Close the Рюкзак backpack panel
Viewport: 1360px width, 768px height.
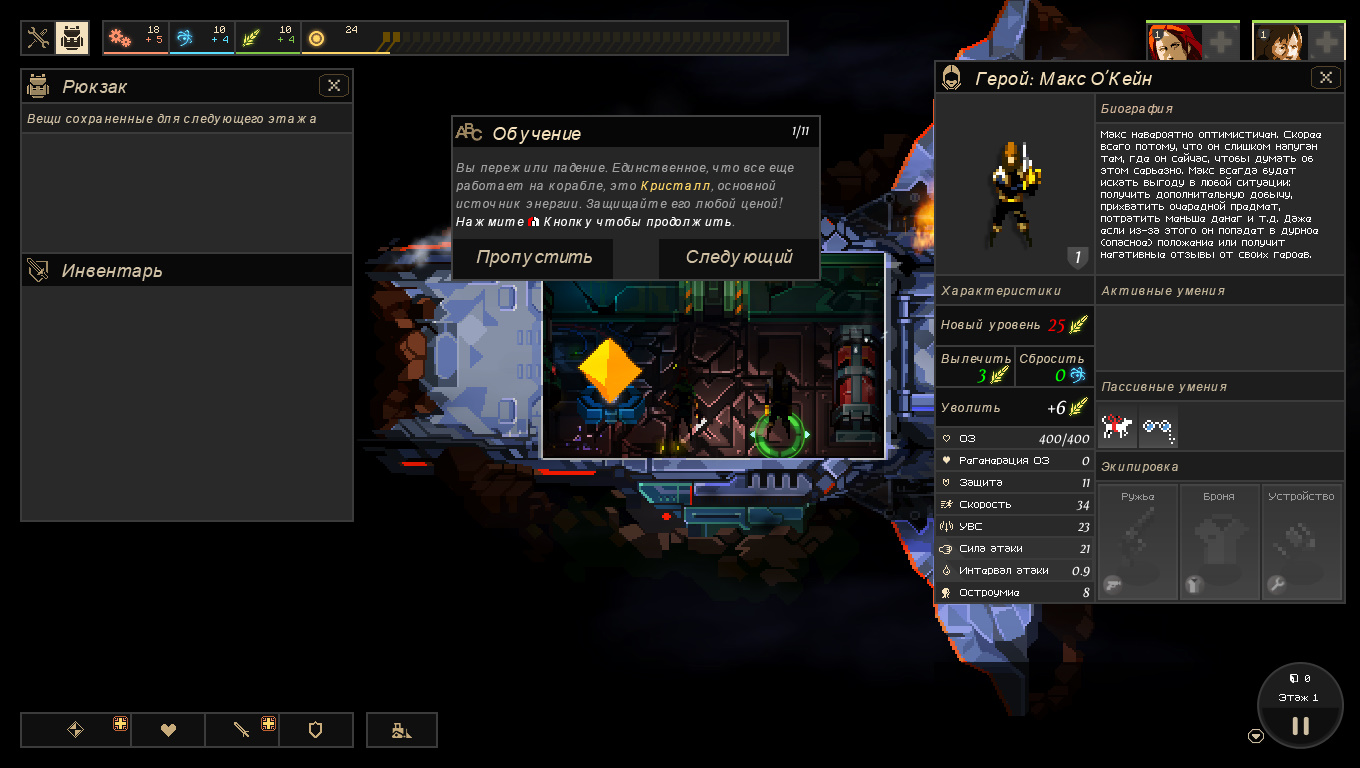point(334,86)
